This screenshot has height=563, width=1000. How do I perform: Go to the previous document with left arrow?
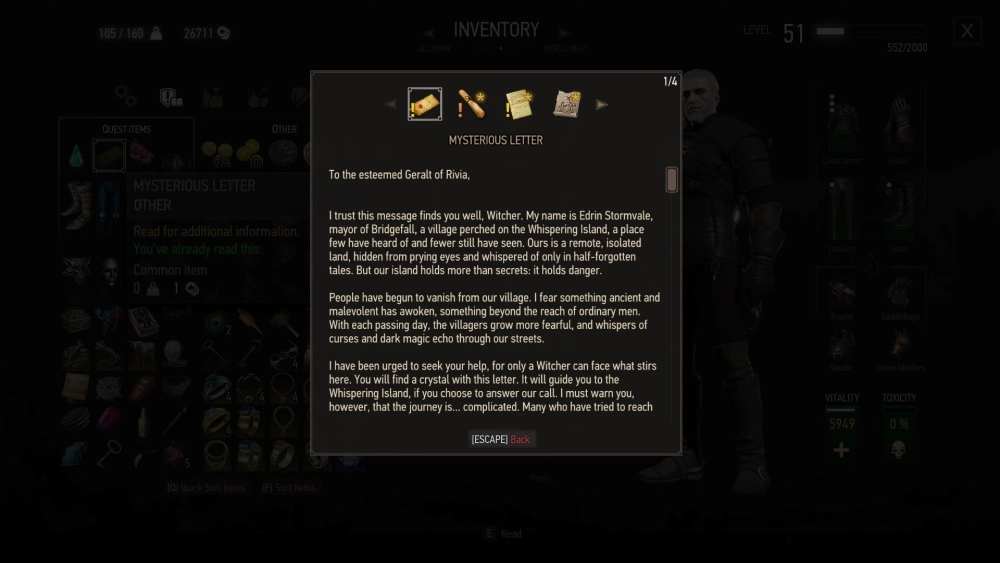tap(391, 104)
